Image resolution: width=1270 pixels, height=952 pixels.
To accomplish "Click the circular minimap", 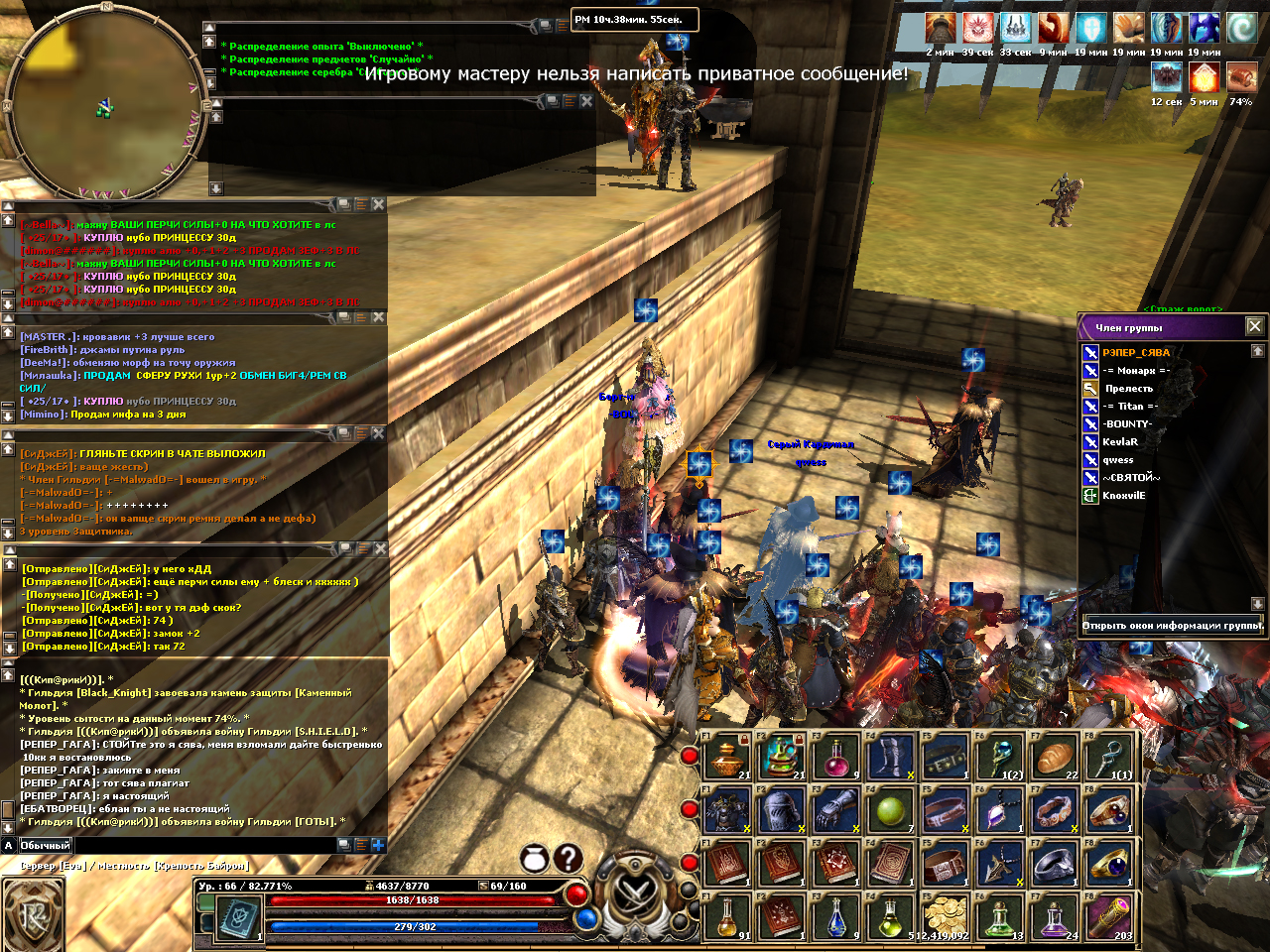I will click(x=103, y=103).
